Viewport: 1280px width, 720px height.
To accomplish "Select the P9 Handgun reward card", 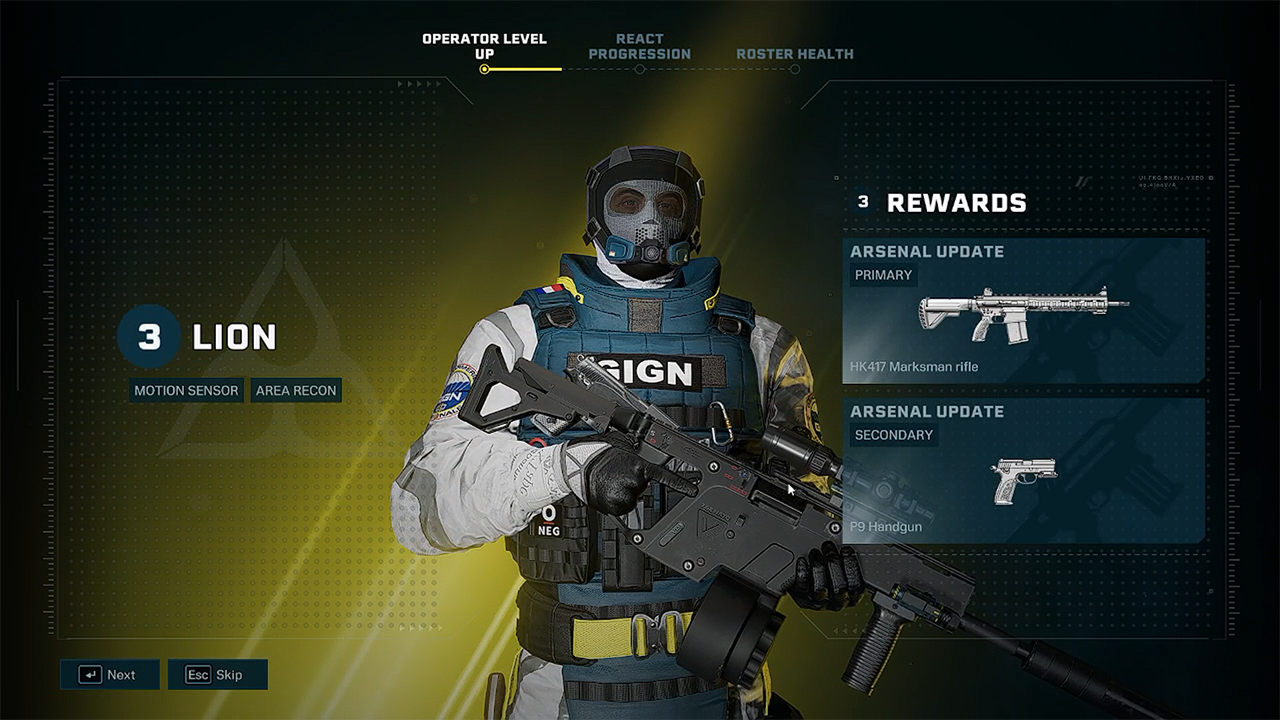I will pyautogui.click(x=1023, y=470).
